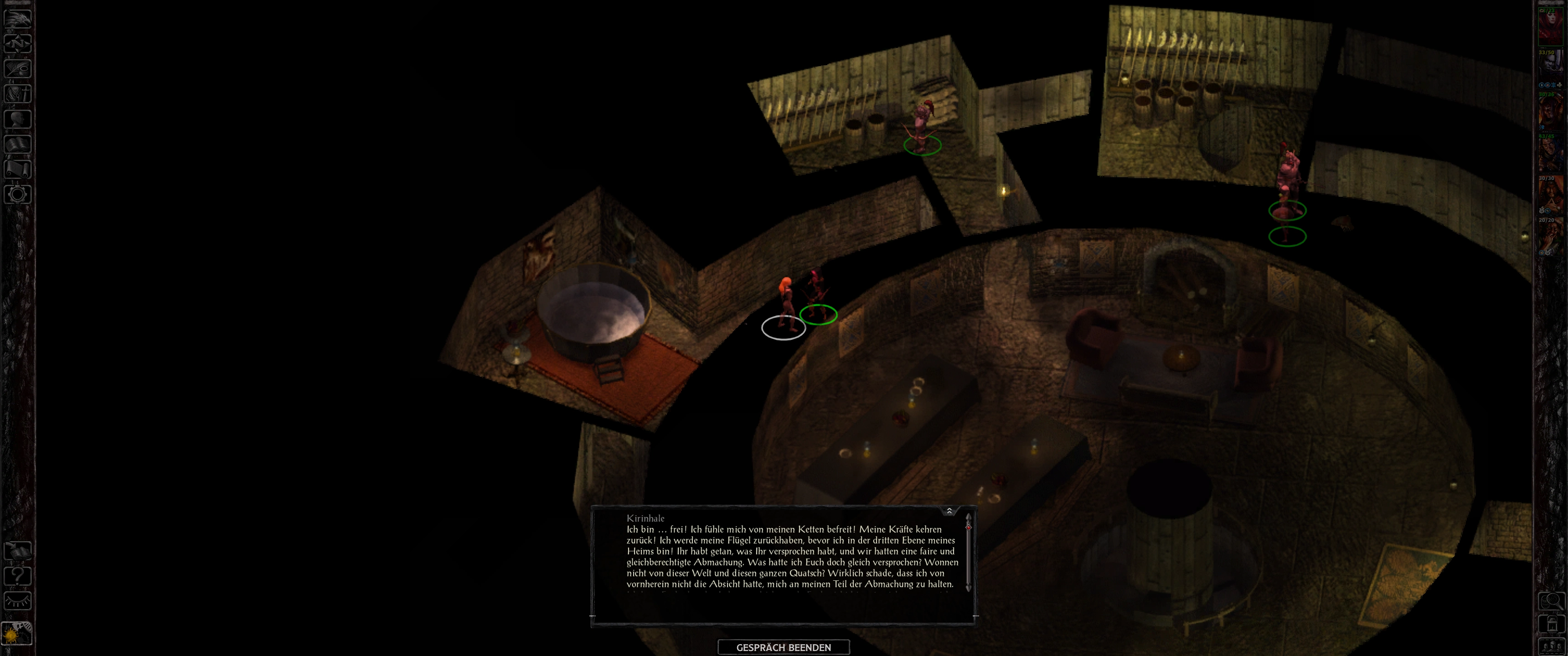The image size is (1568, 656).
Task: Toggle the padlock icon in right sidebar
Action: [x=1551, y=625]
